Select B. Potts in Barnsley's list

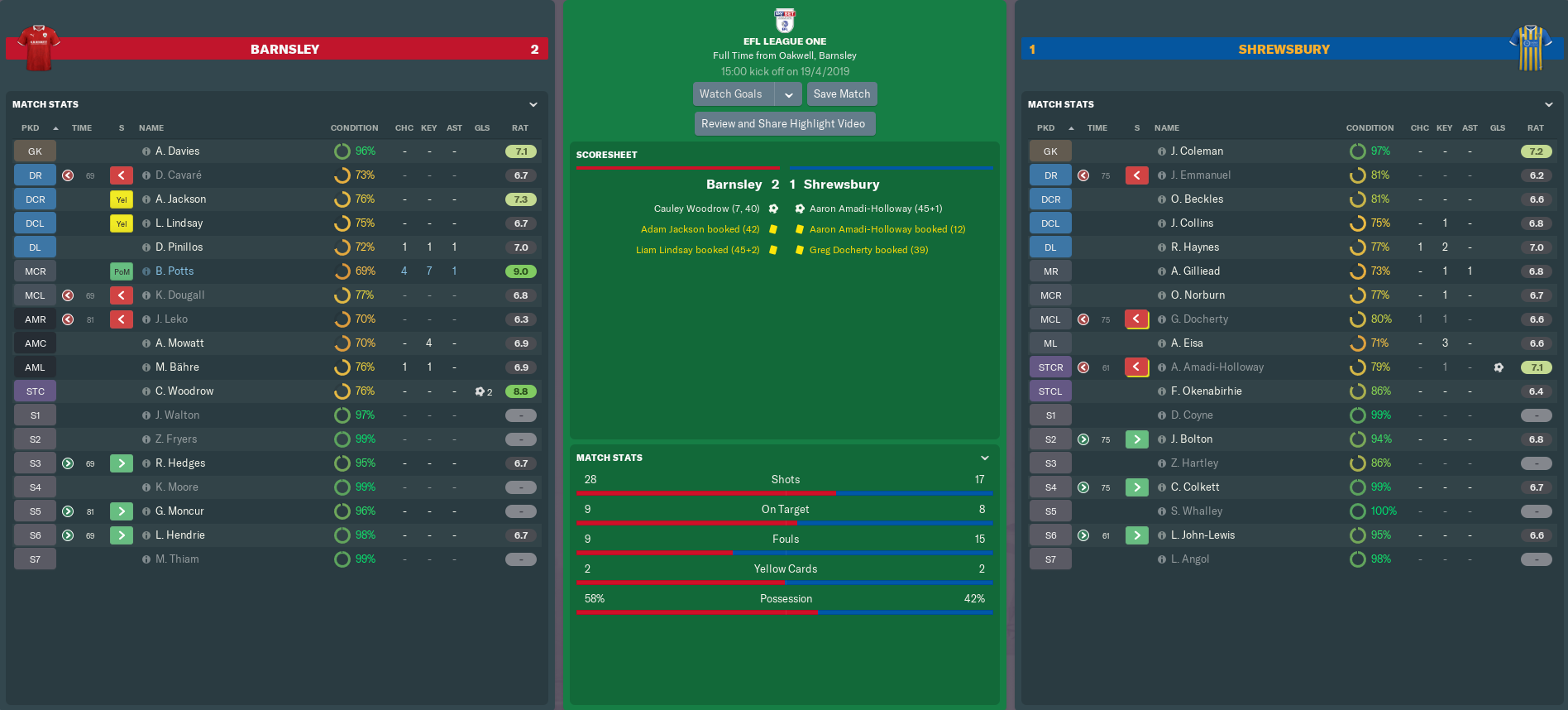point(174,271)
